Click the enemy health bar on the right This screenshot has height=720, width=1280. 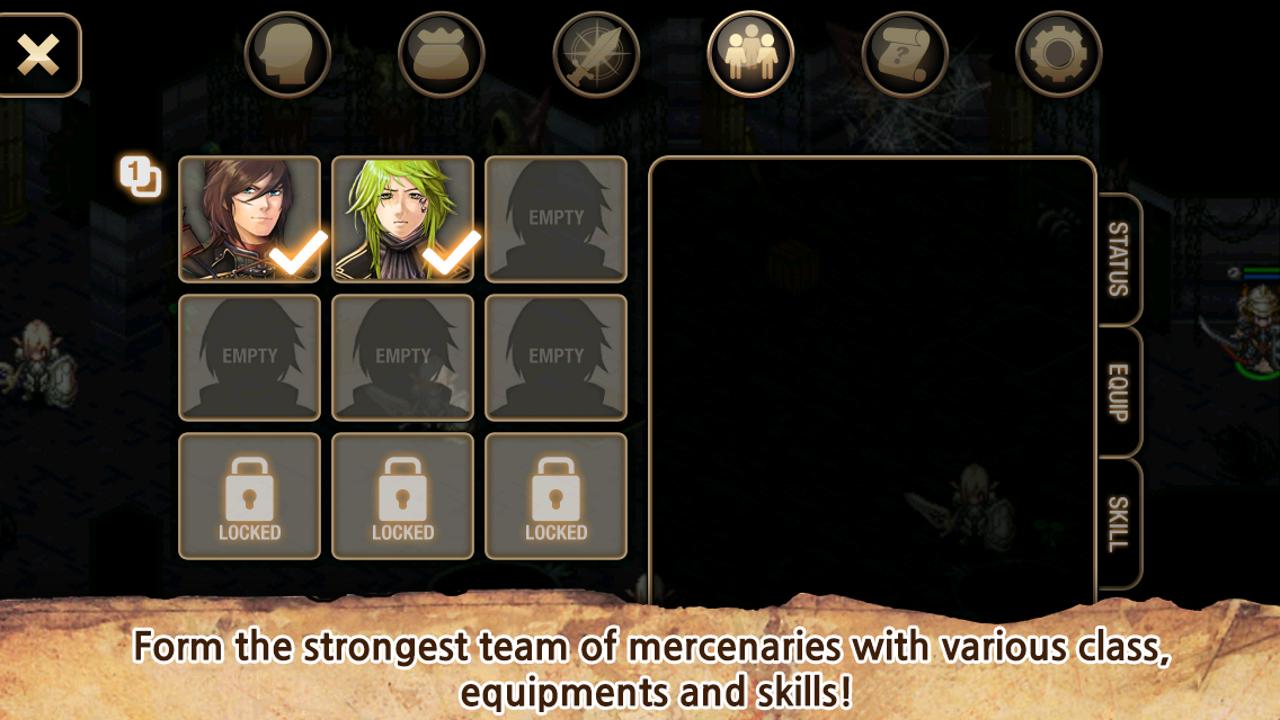click(1260, 270)
